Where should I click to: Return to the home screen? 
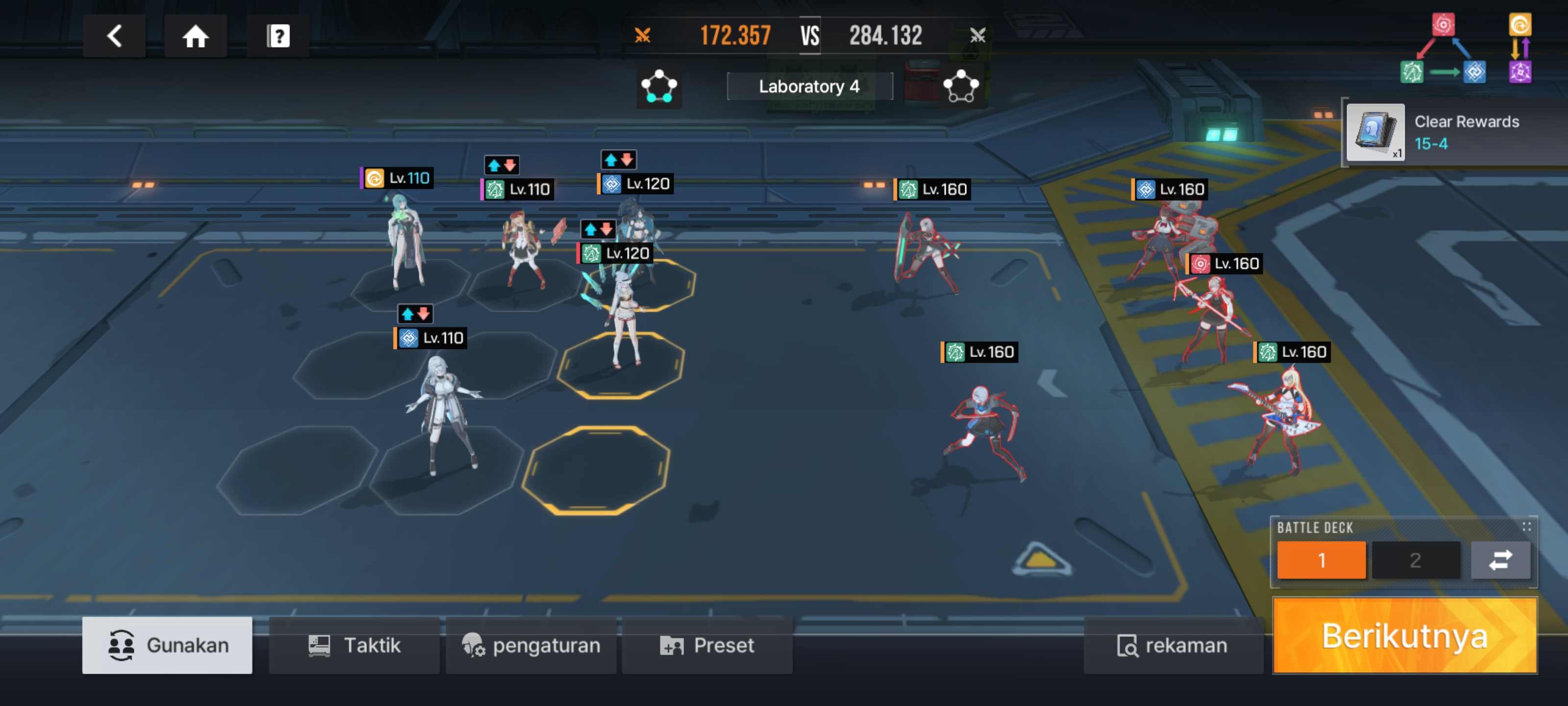coord(196,36)
